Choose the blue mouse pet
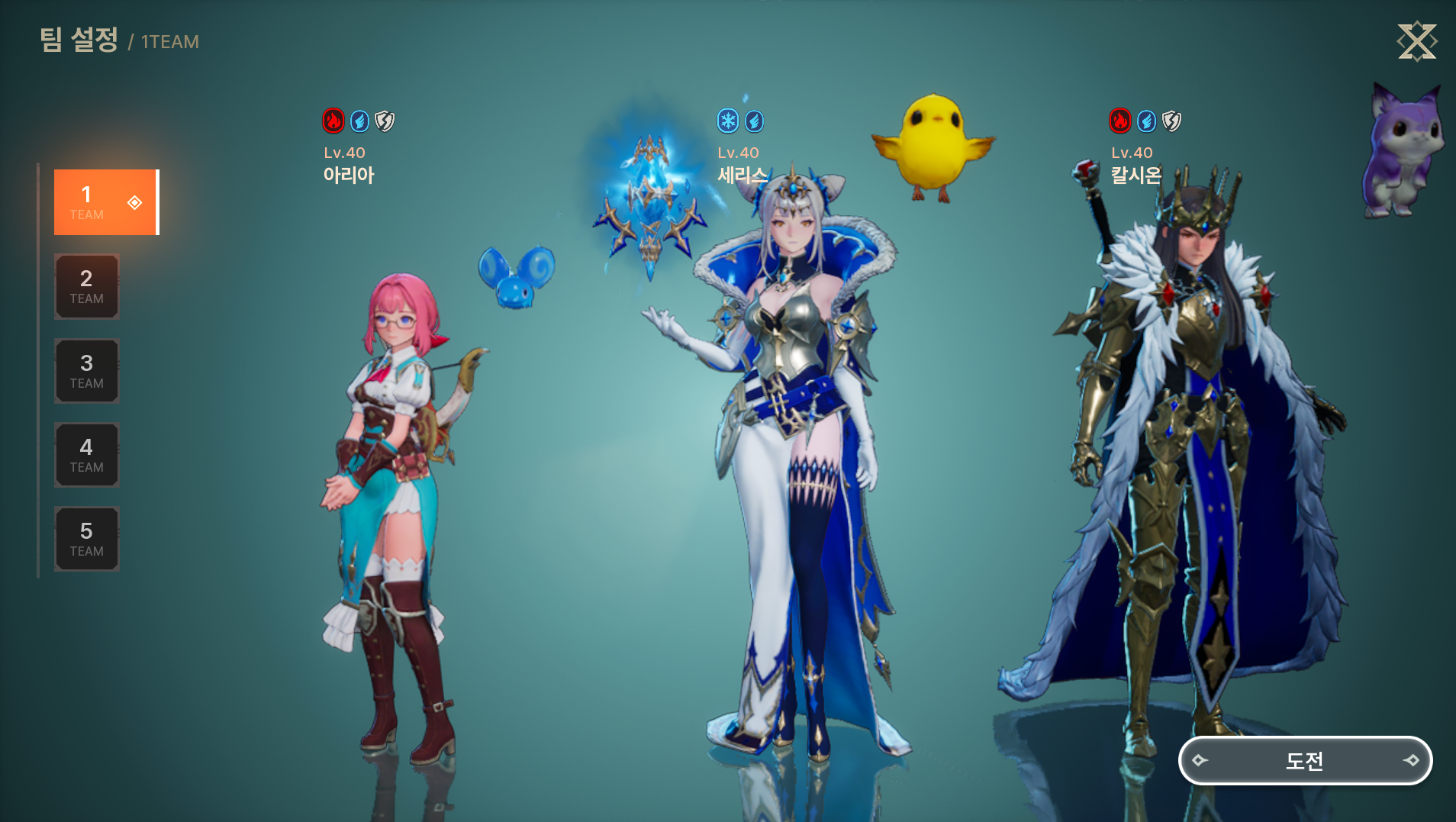 coord(516,276)
